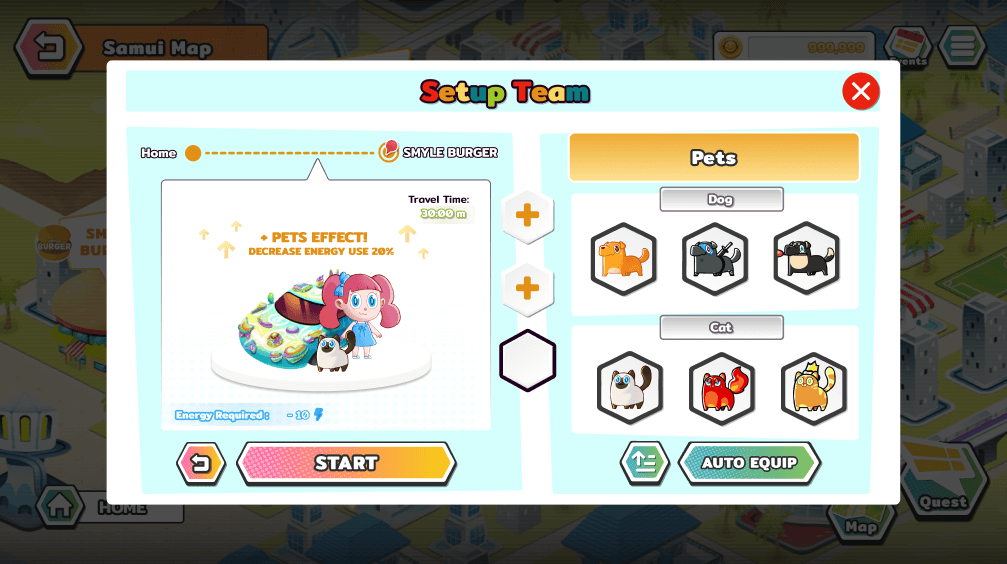Go back using the arrow beside START
This screenshot has width=1007, height=564.
point(201,463)
